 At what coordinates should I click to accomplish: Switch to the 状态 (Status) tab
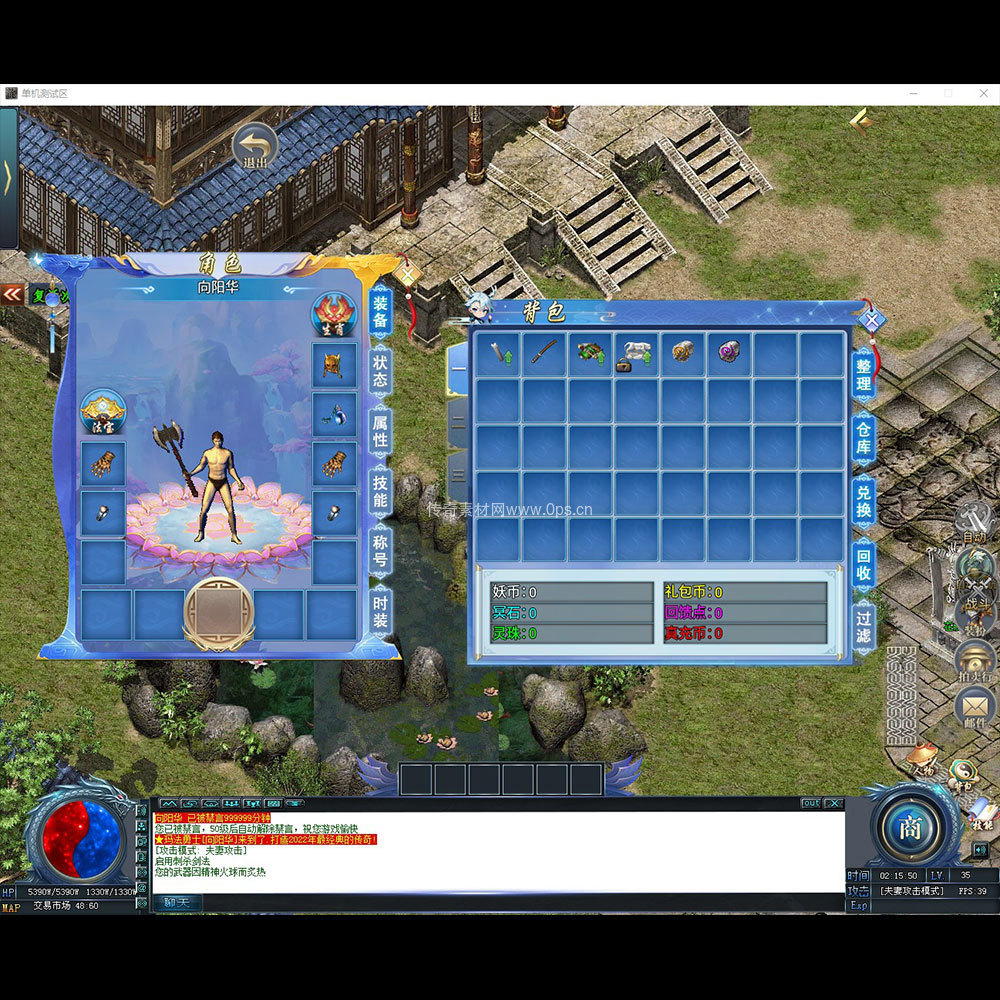(380, 371)
